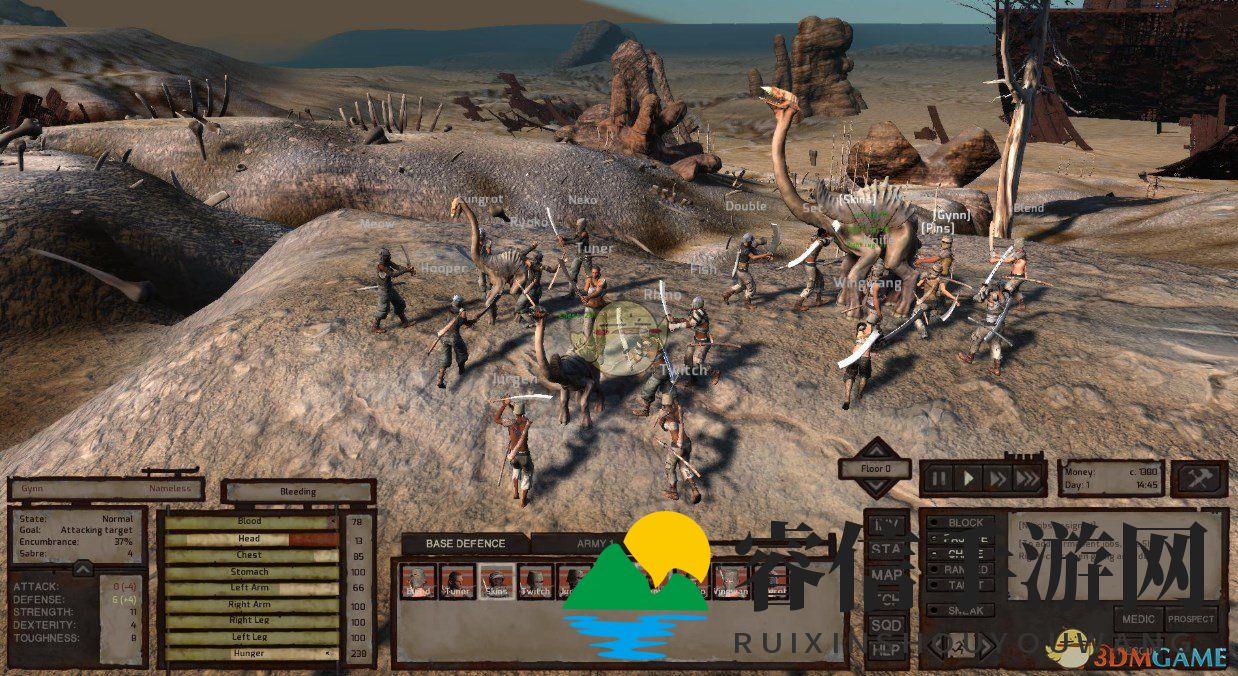Show the SQD squad panel
Screen dimensions: 1238x676
886,625
